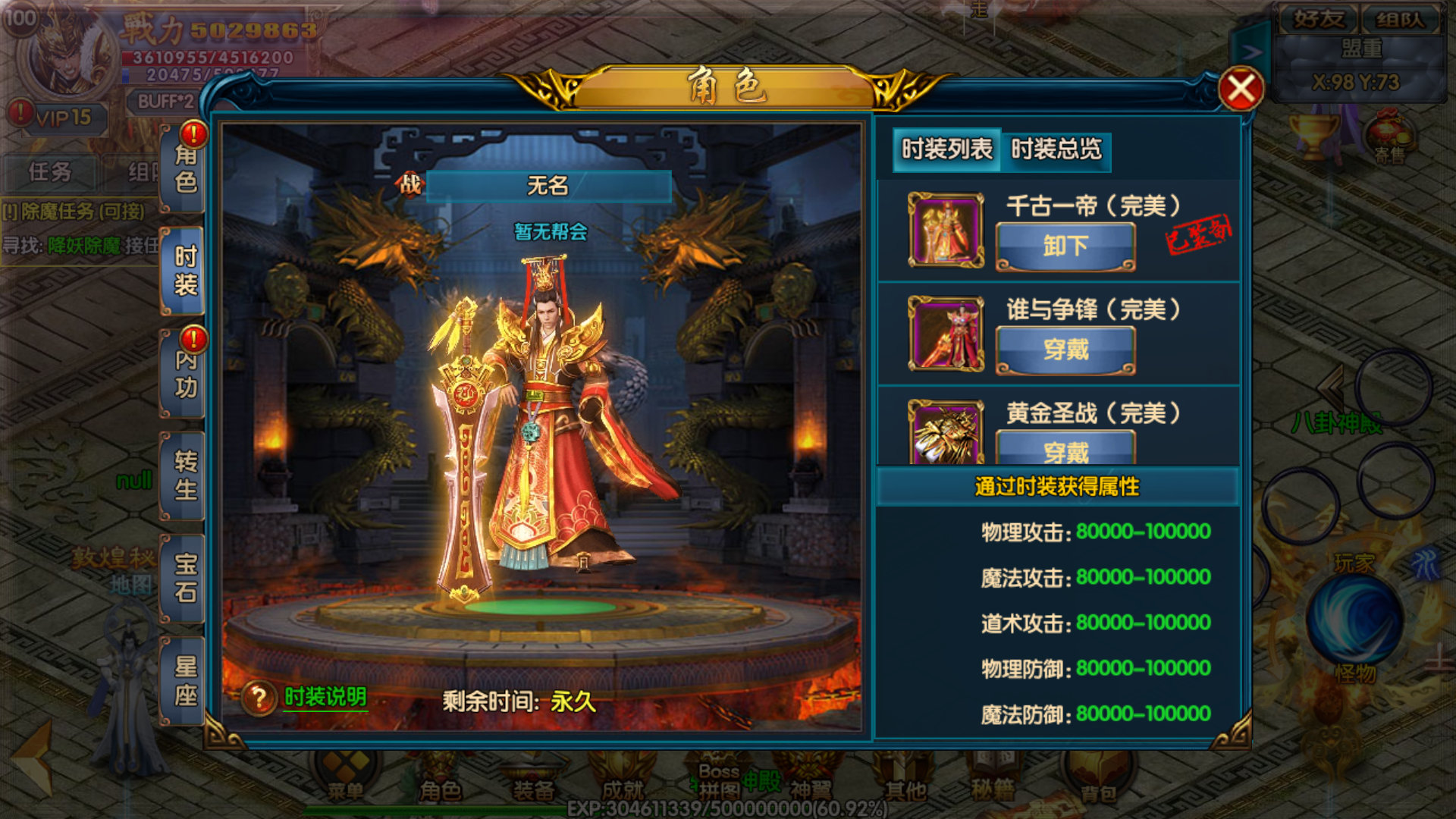This screenshot has height=819, width=1456.
Task: Select the 时装列表 tab
Action: tap(946, 149)
